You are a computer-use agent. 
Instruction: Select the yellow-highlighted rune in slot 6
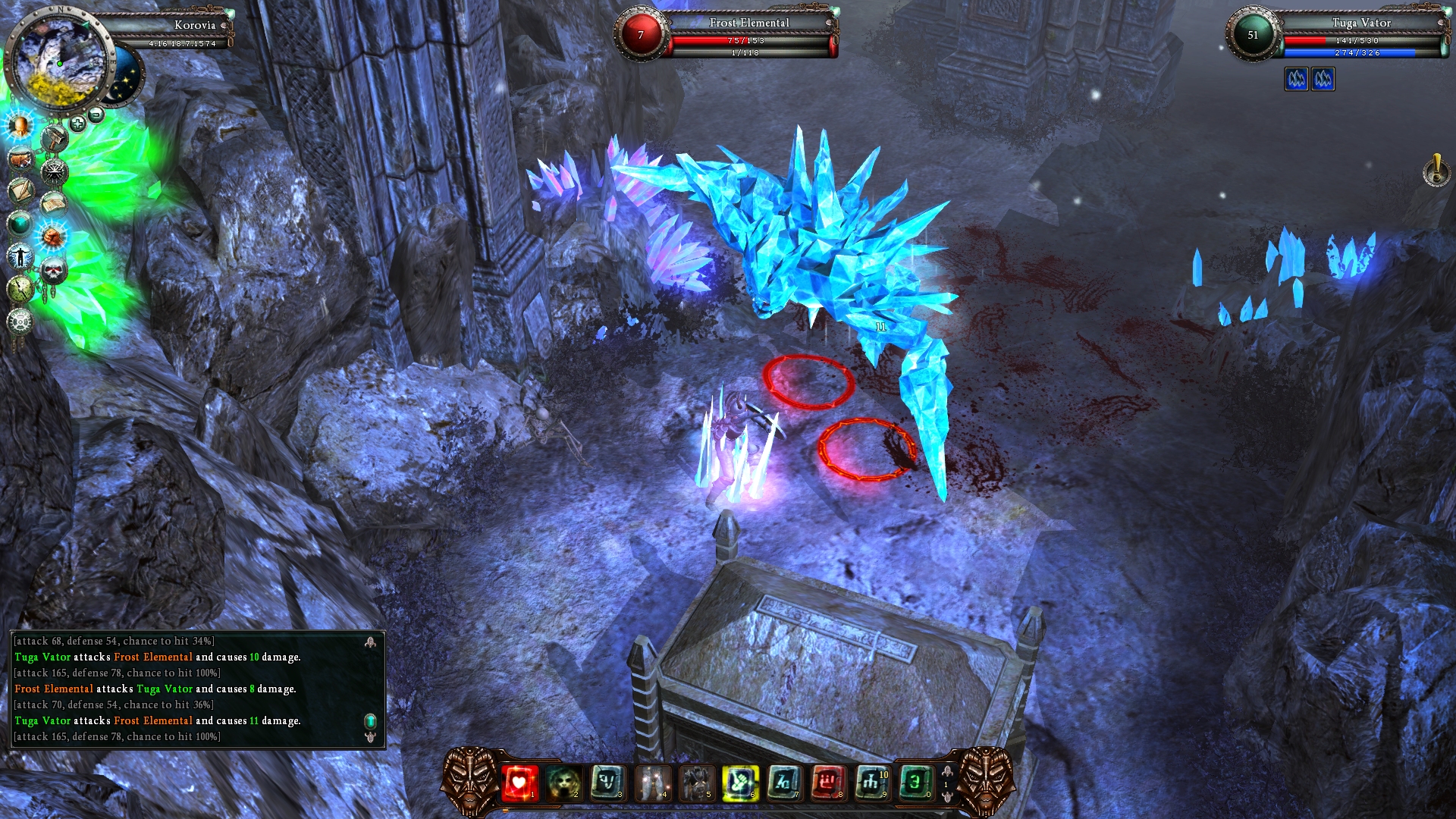739,783
